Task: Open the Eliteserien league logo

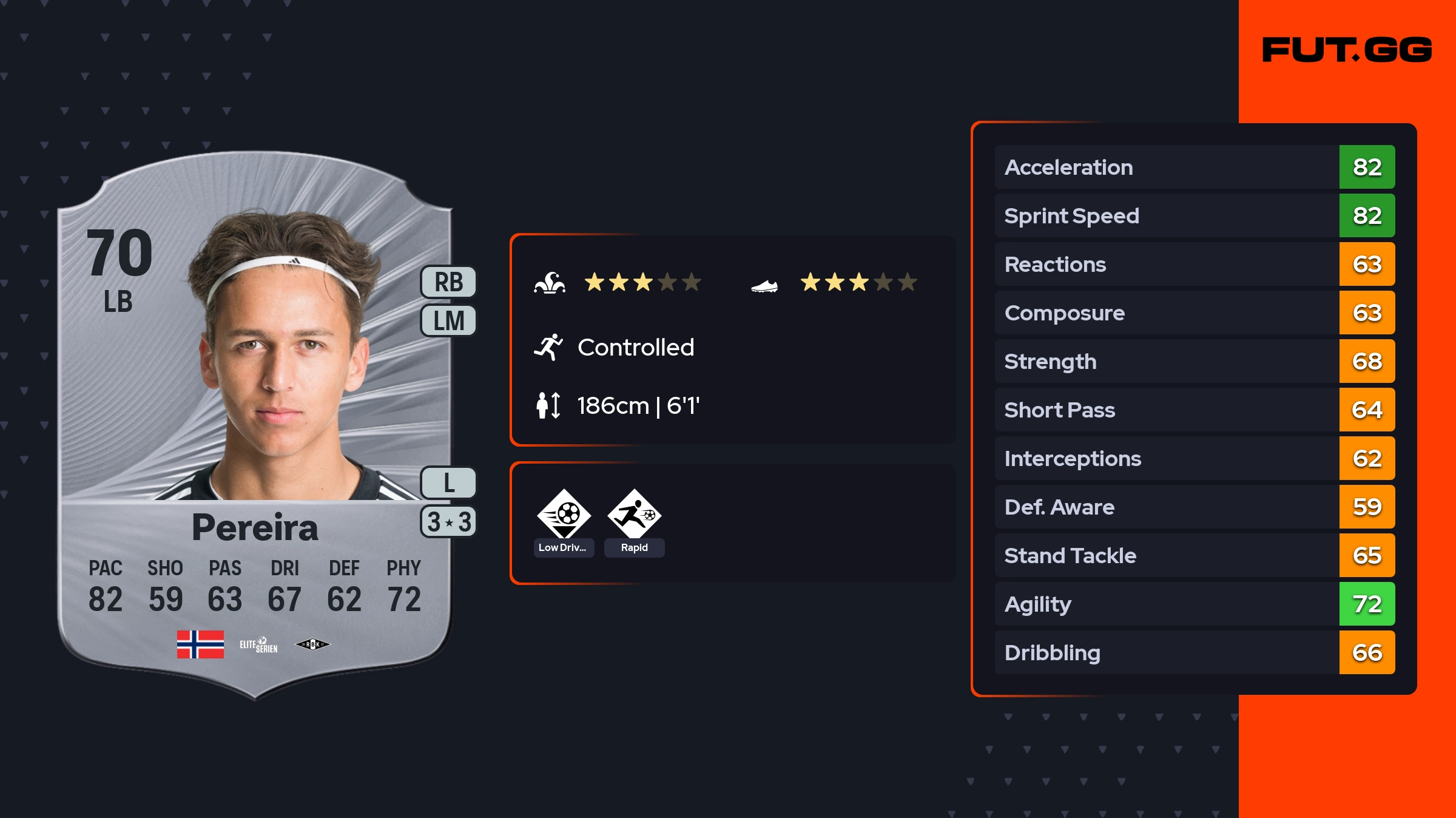Action: tap(258, 644)
